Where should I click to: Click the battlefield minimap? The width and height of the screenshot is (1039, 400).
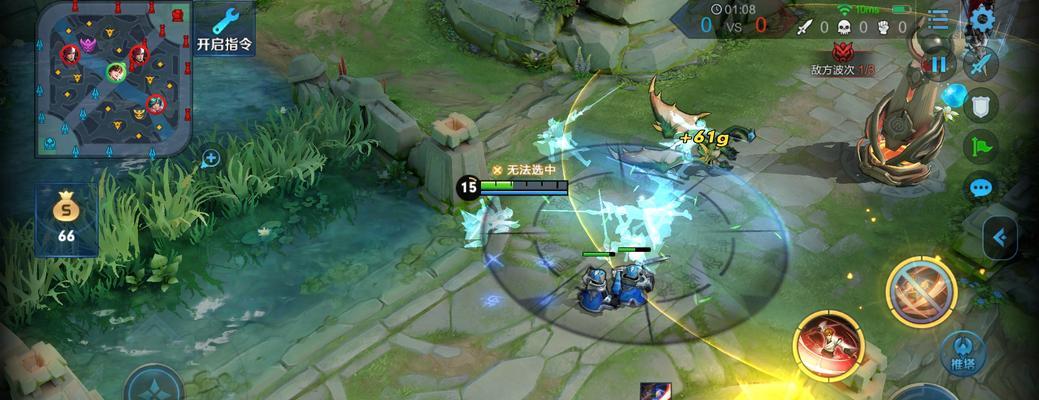[x=113, y=78]
